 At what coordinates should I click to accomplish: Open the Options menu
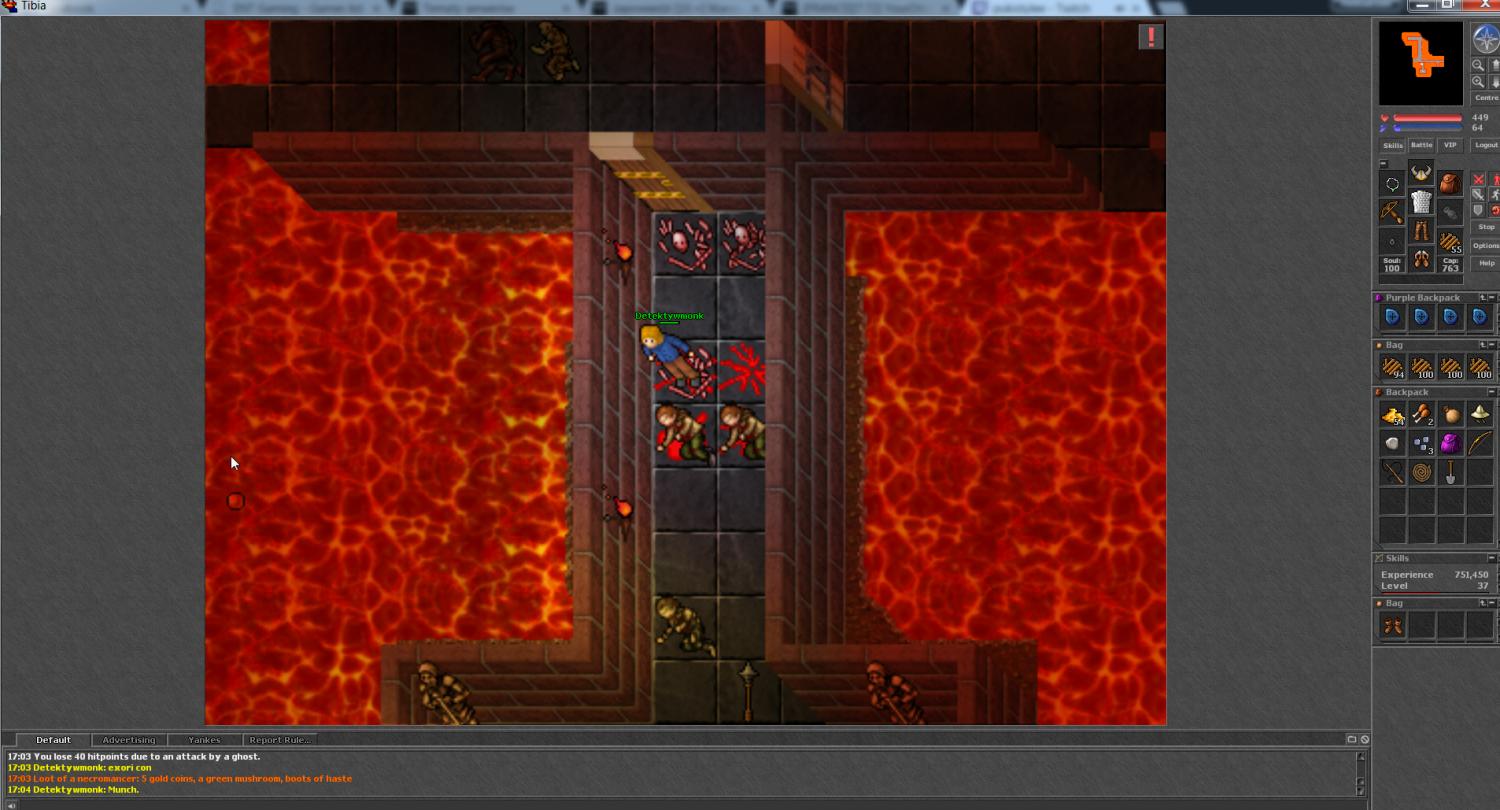[x=1486, y=246]
